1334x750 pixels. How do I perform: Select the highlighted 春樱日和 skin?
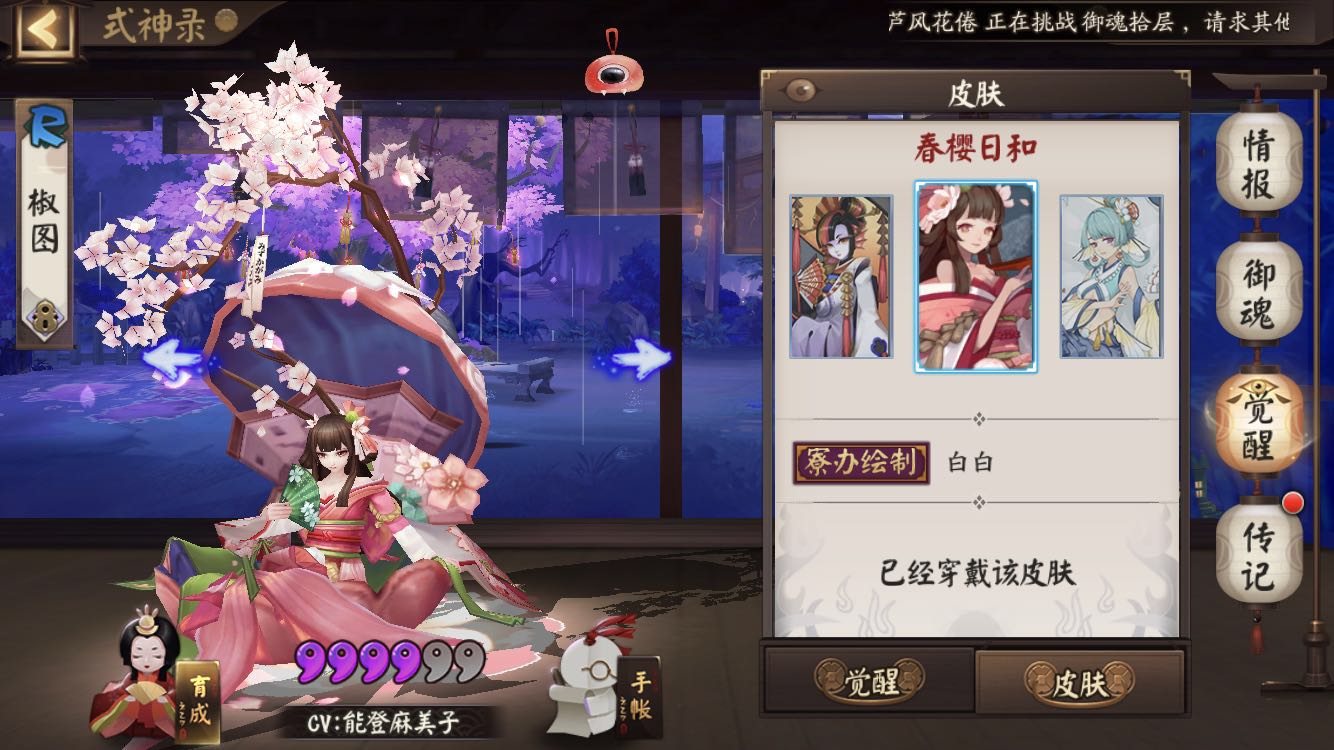click(x=975, y=276)
